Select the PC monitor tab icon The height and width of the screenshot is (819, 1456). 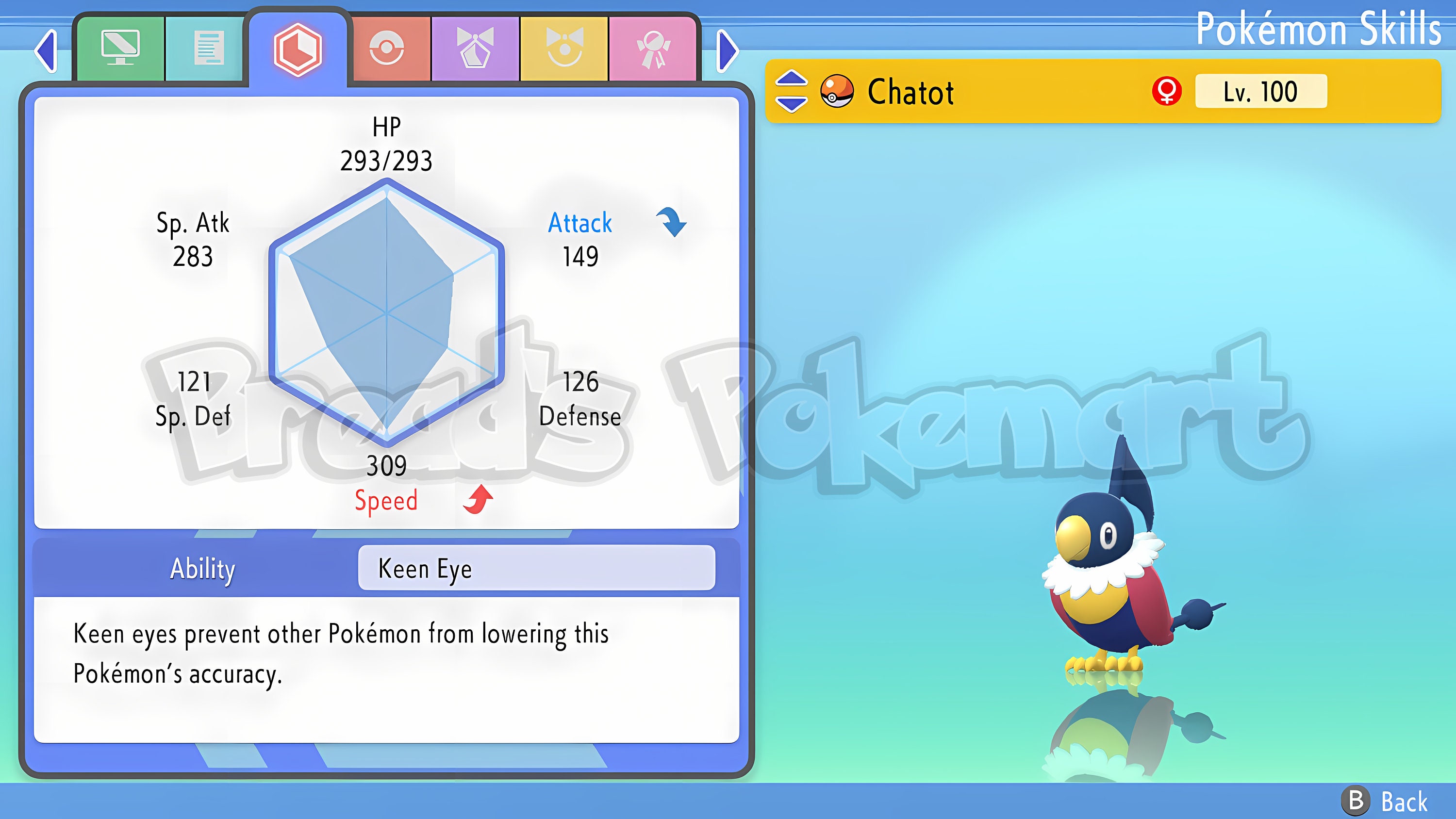(x=120, y=49)
